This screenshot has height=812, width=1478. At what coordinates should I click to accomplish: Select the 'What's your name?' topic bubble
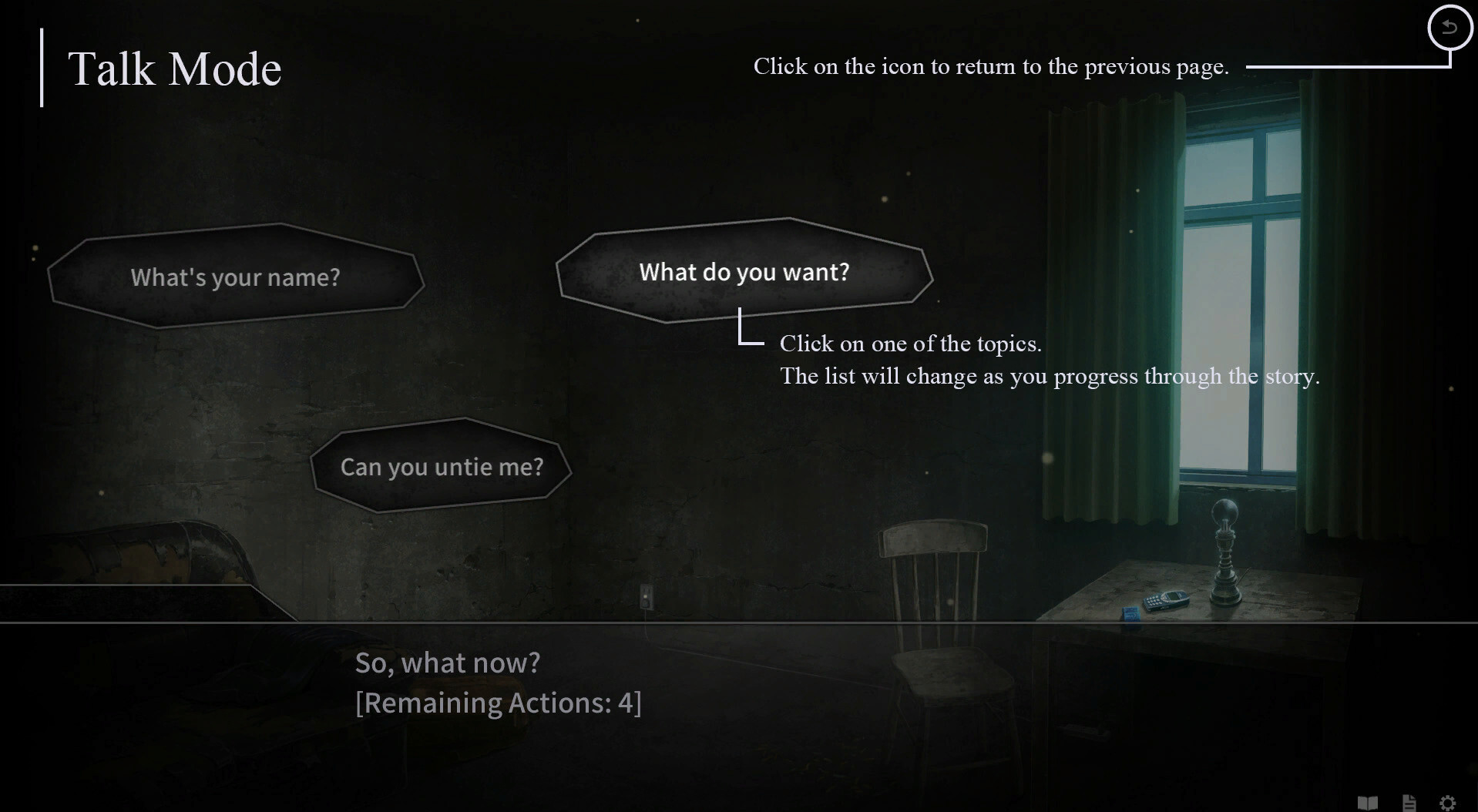(234, 277)
